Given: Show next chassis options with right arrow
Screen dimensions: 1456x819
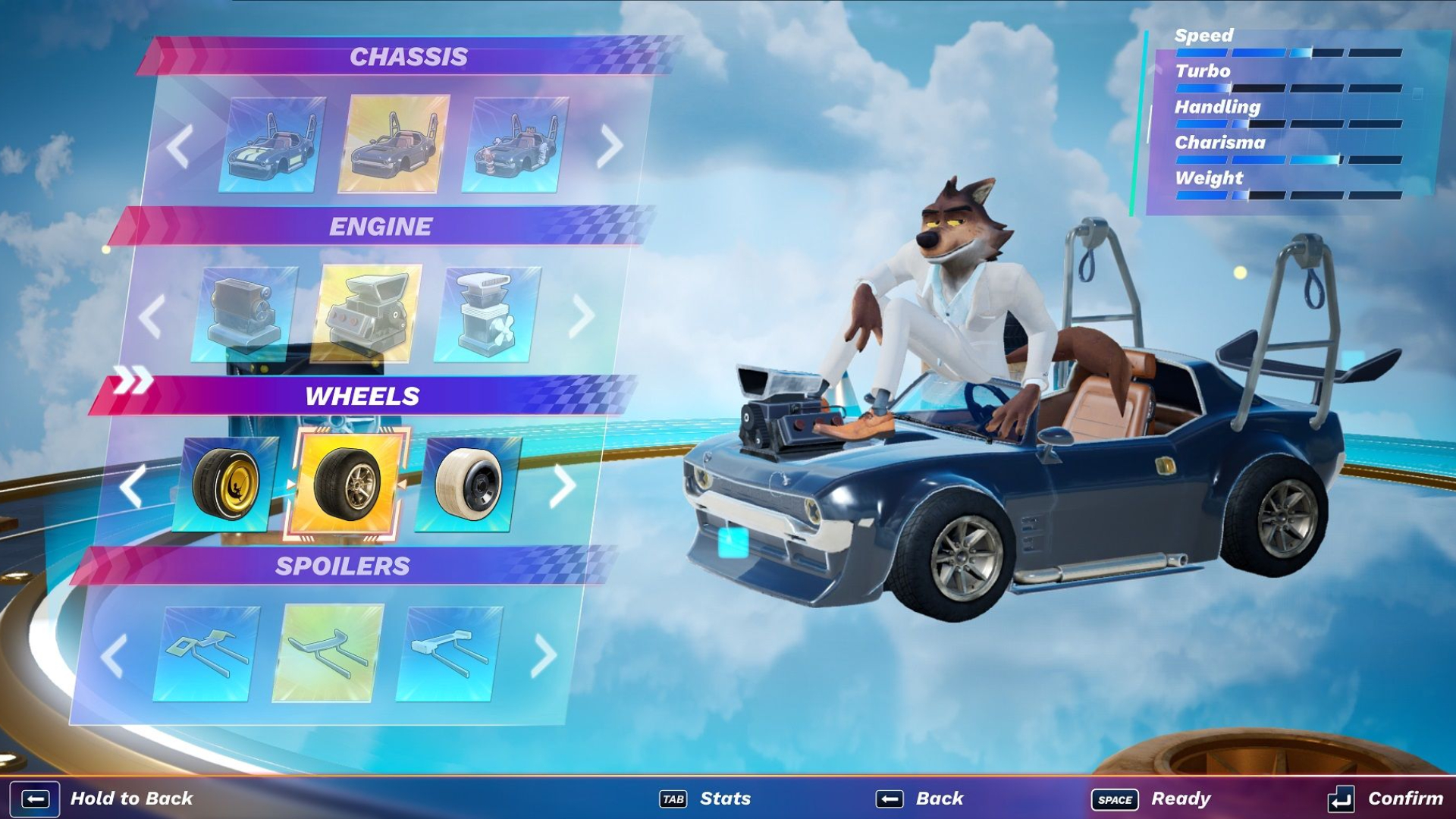Looking at the screenshot, I should (x=609, y=146).
